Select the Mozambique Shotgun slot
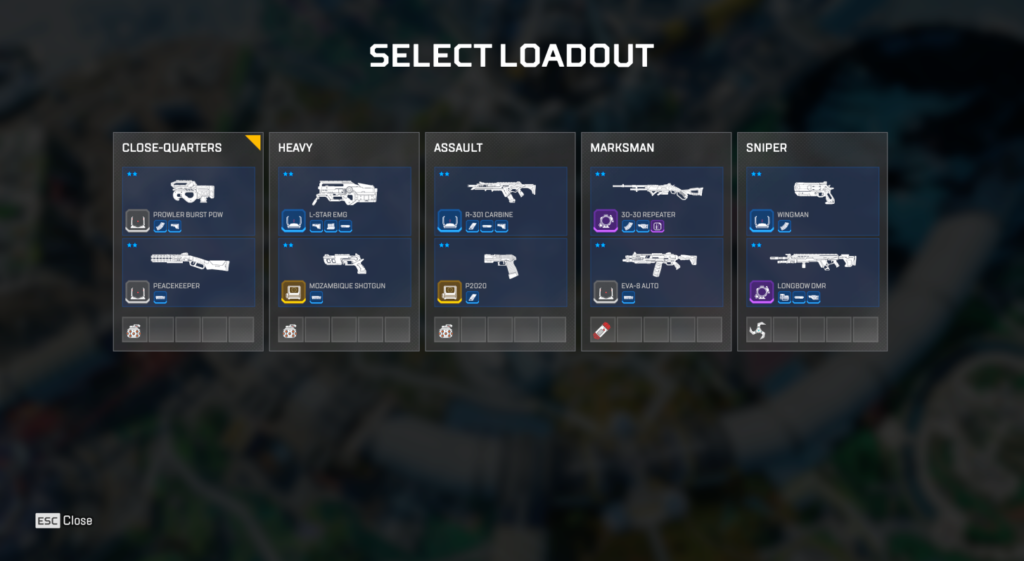The height and width of the screenshot is (561, 1024). point(344,272)
